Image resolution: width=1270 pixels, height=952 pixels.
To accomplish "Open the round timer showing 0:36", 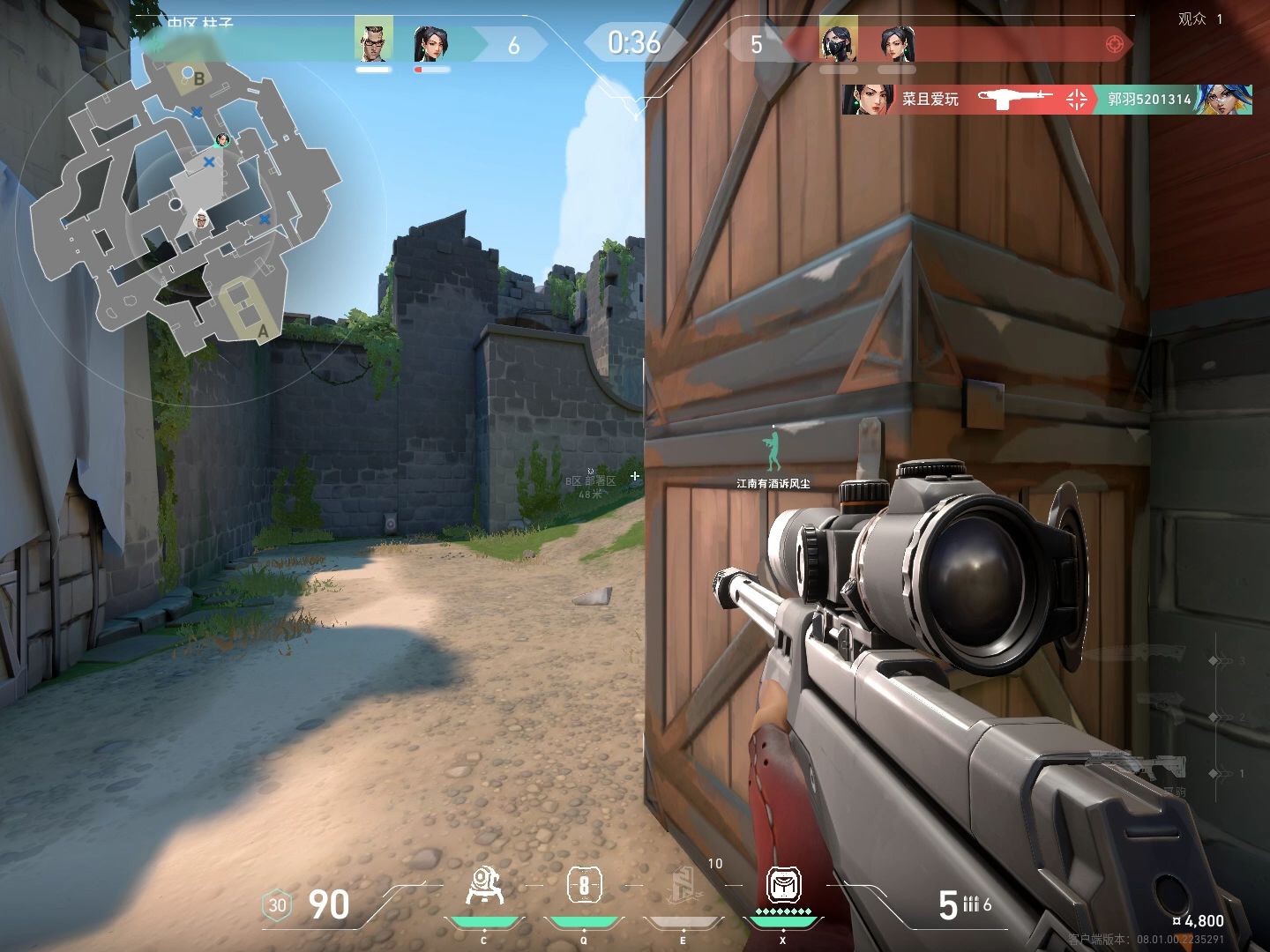I will [633, 42].
